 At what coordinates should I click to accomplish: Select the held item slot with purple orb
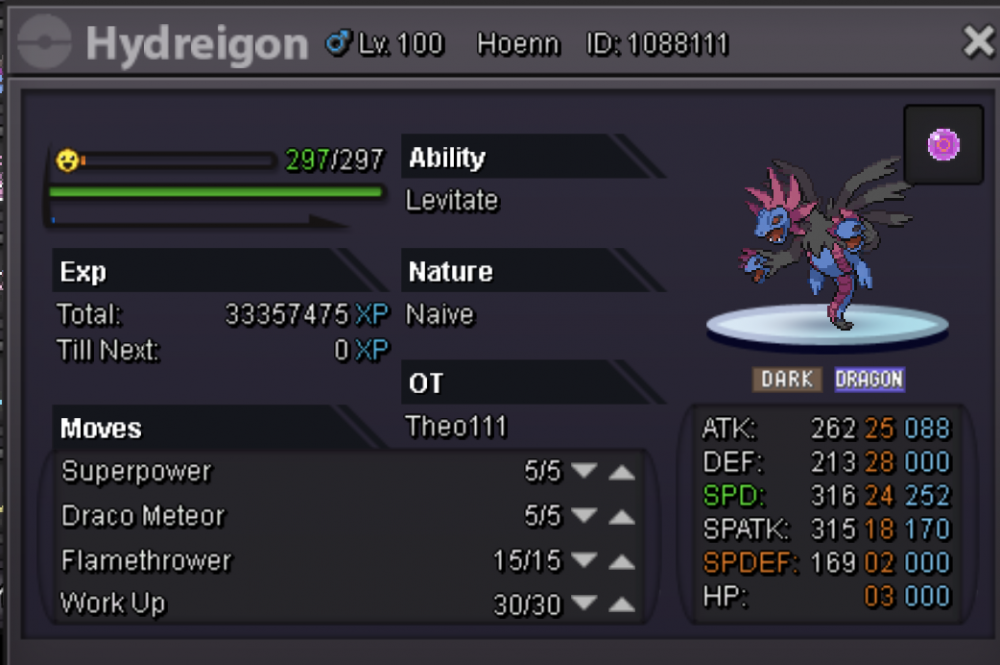pyautogui.click(x=943, y=146)
